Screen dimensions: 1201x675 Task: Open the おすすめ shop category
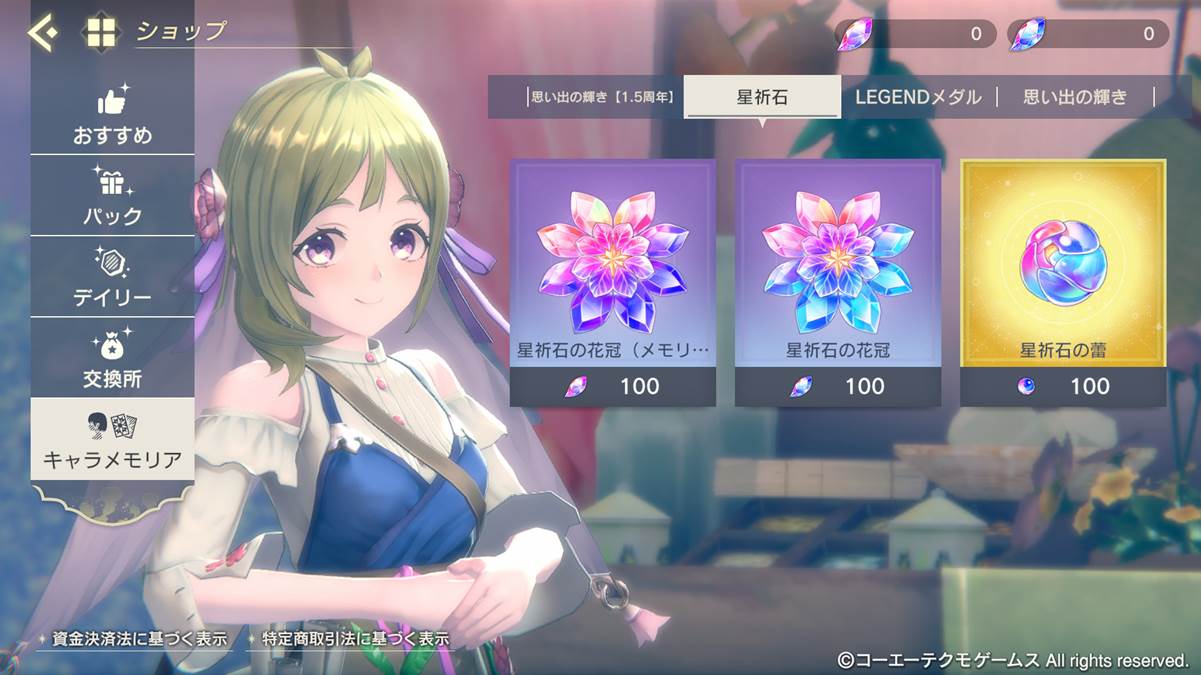pos(112,118)
